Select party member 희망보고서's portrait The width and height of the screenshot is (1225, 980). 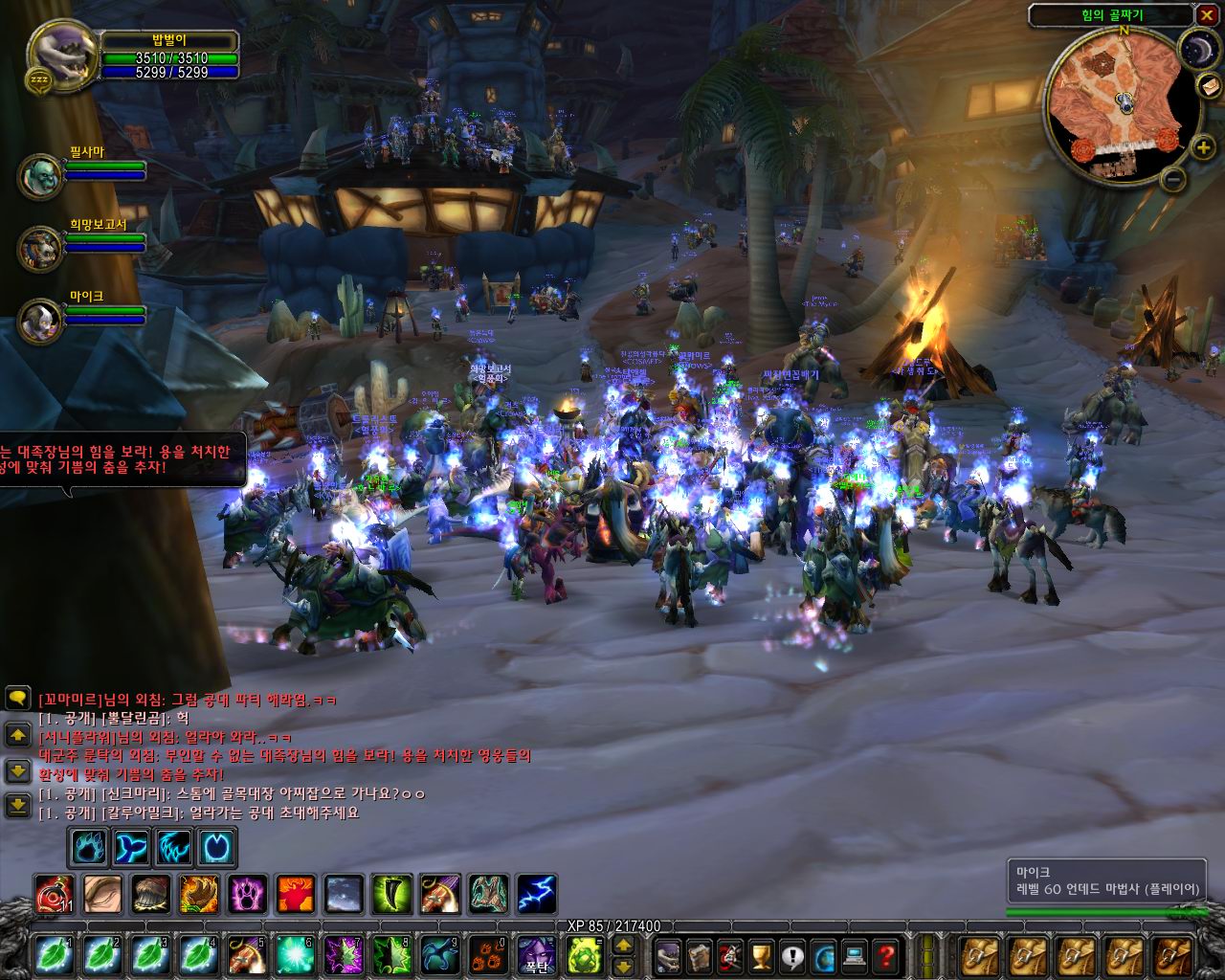click(x=41, y=248)
